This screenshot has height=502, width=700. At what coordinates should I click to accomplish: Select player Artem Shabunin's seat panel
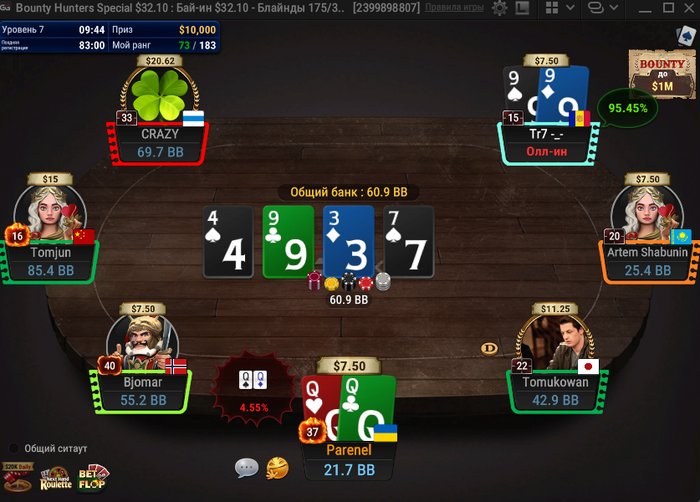[648, 260]
